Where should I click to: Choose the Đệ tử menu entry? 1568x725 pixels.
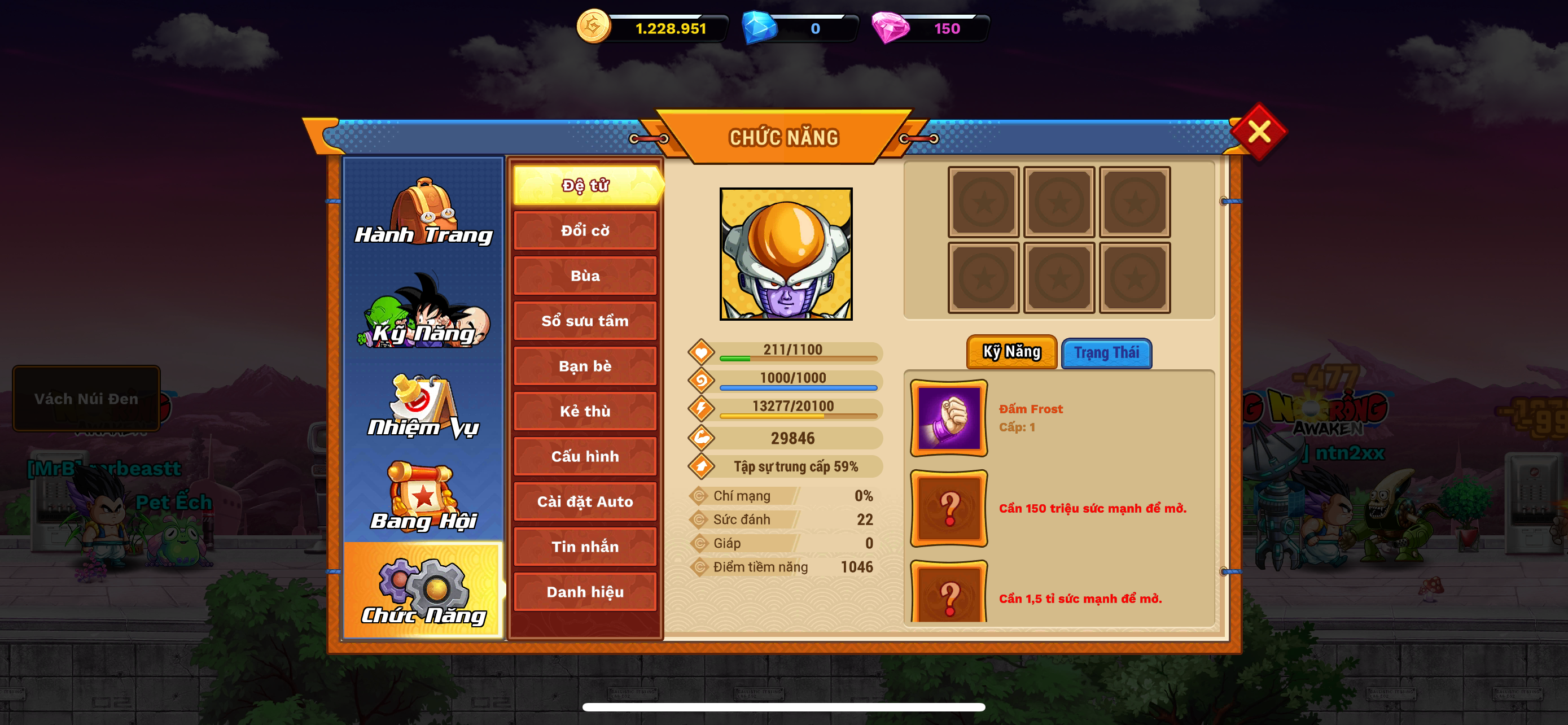click(585, 186)
